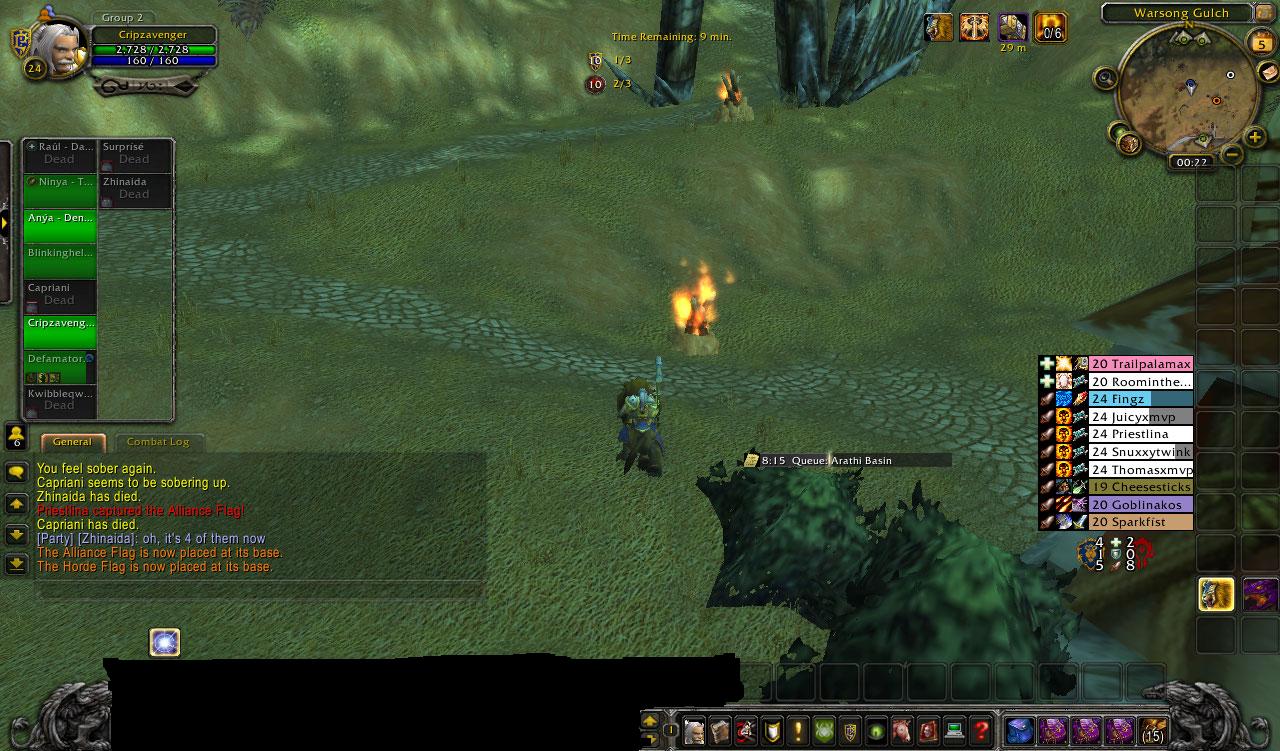Viewport: 1280px width, 751px height.
Task: Switch to the Combat Log tab
Action: tap(158, 441)
